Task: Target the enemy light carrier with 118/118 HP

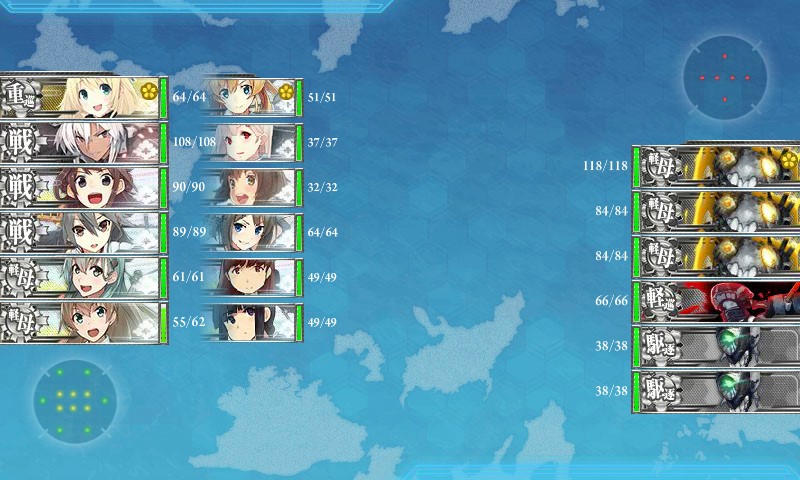Action: pyautogui.click(x=716, y=165)
